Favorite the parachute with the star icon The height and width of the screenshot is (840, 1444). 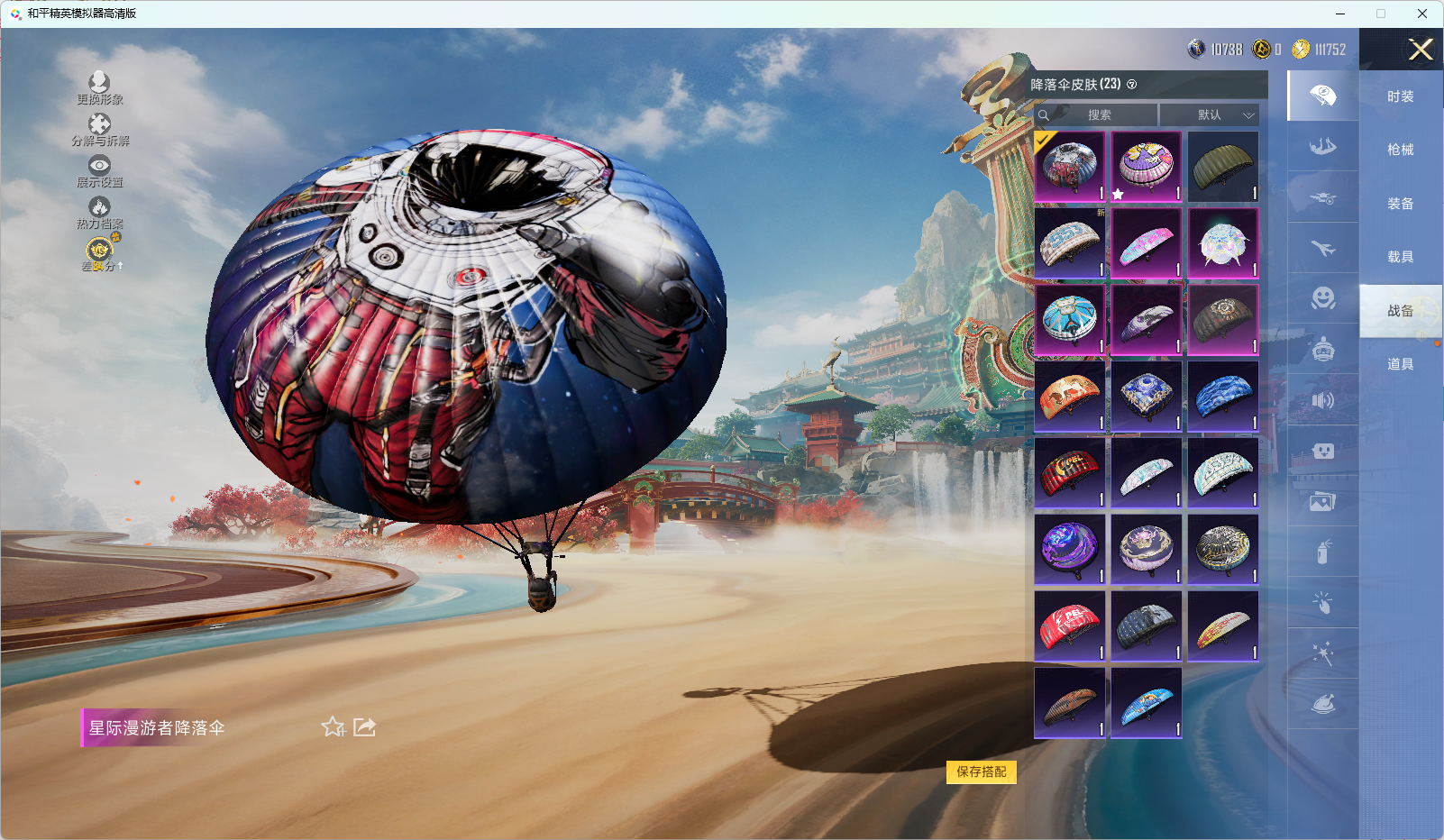pos(333,726)
